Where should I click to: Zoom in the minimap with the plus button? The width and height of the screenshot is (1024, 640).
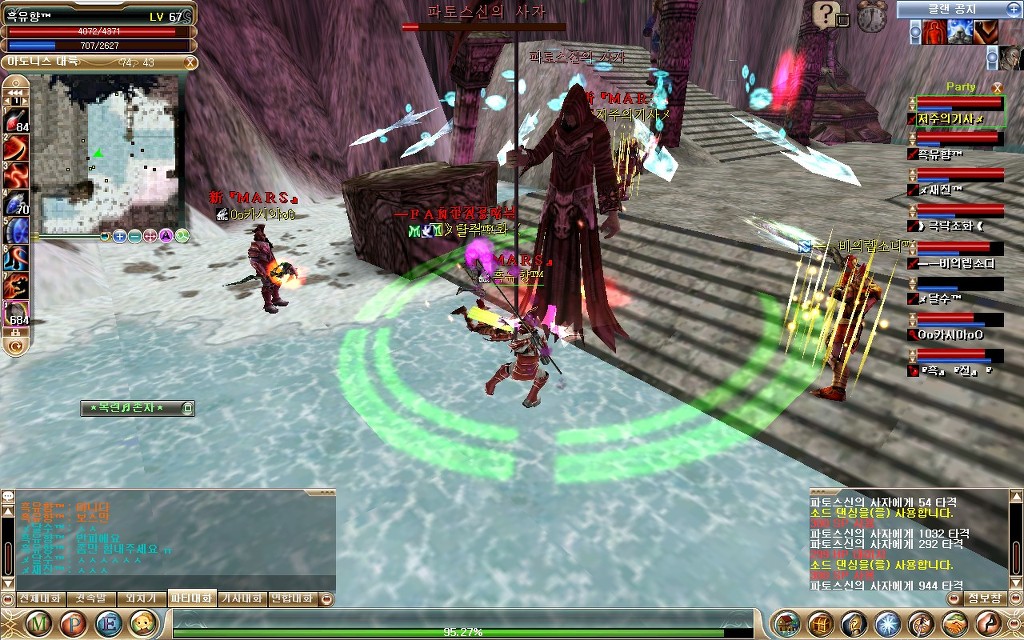pyautogui.click(x=119, y=236)
